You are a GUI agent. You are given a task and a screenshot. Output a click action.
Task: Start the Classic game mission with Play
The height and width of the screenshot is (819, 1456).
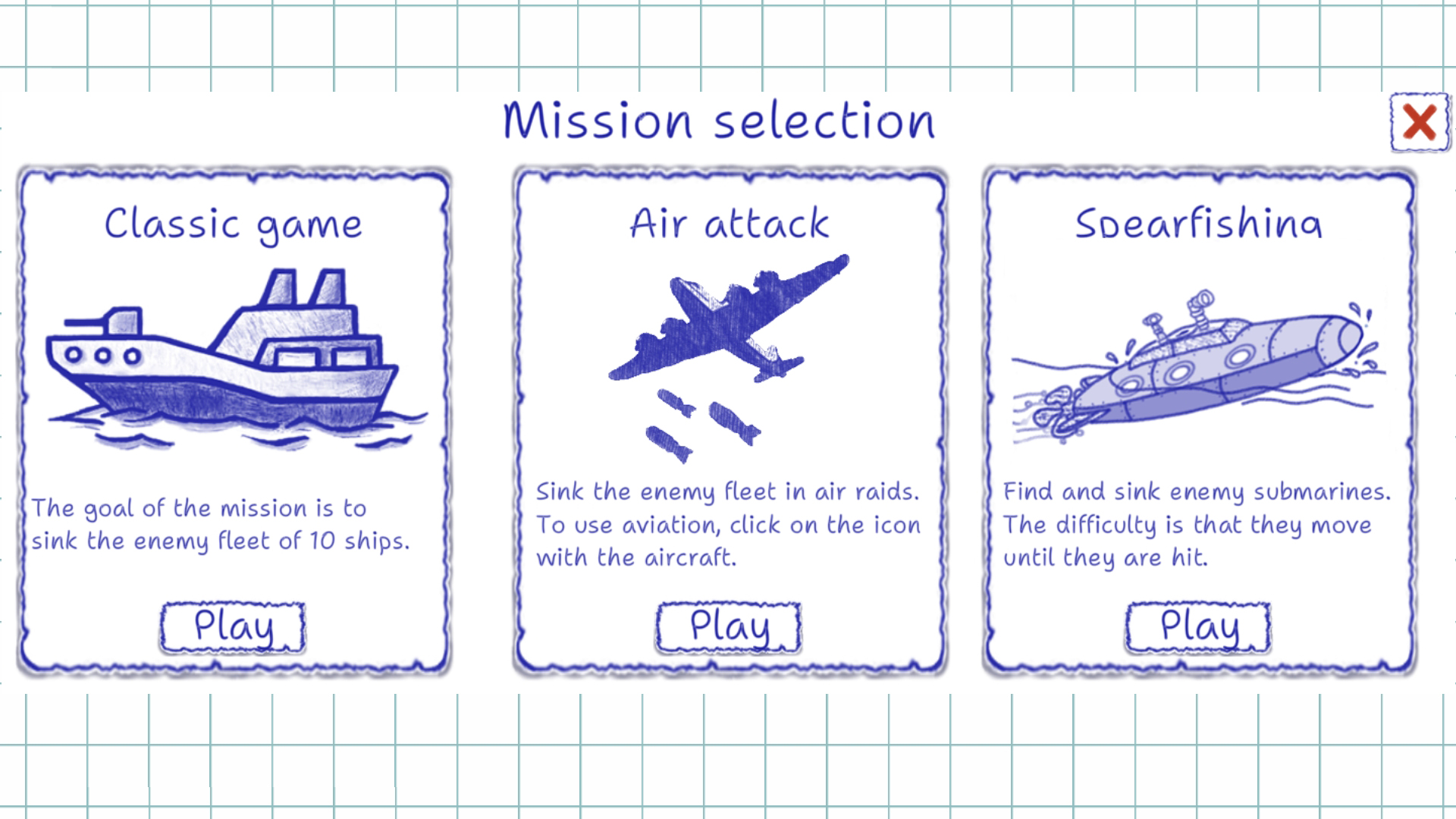coord(231,627)
